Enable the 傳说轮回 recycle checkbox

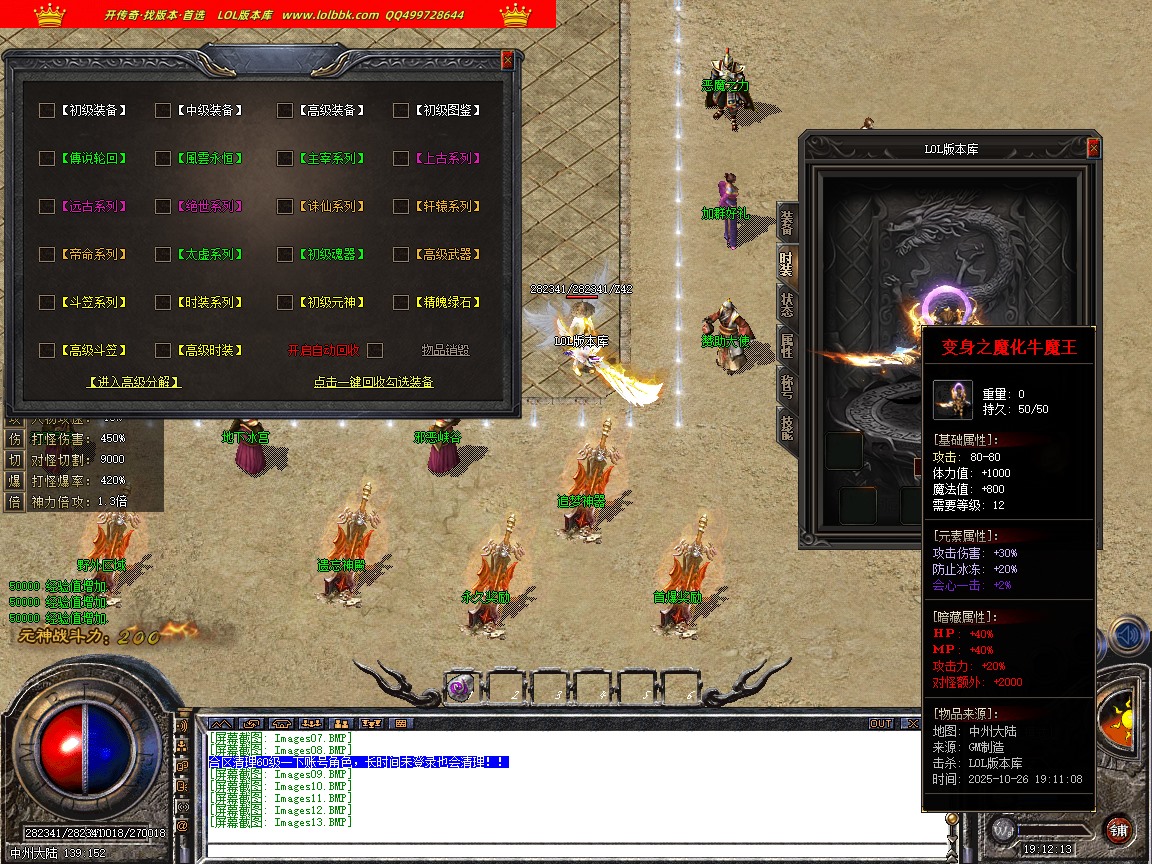click(x=47, y=158)
